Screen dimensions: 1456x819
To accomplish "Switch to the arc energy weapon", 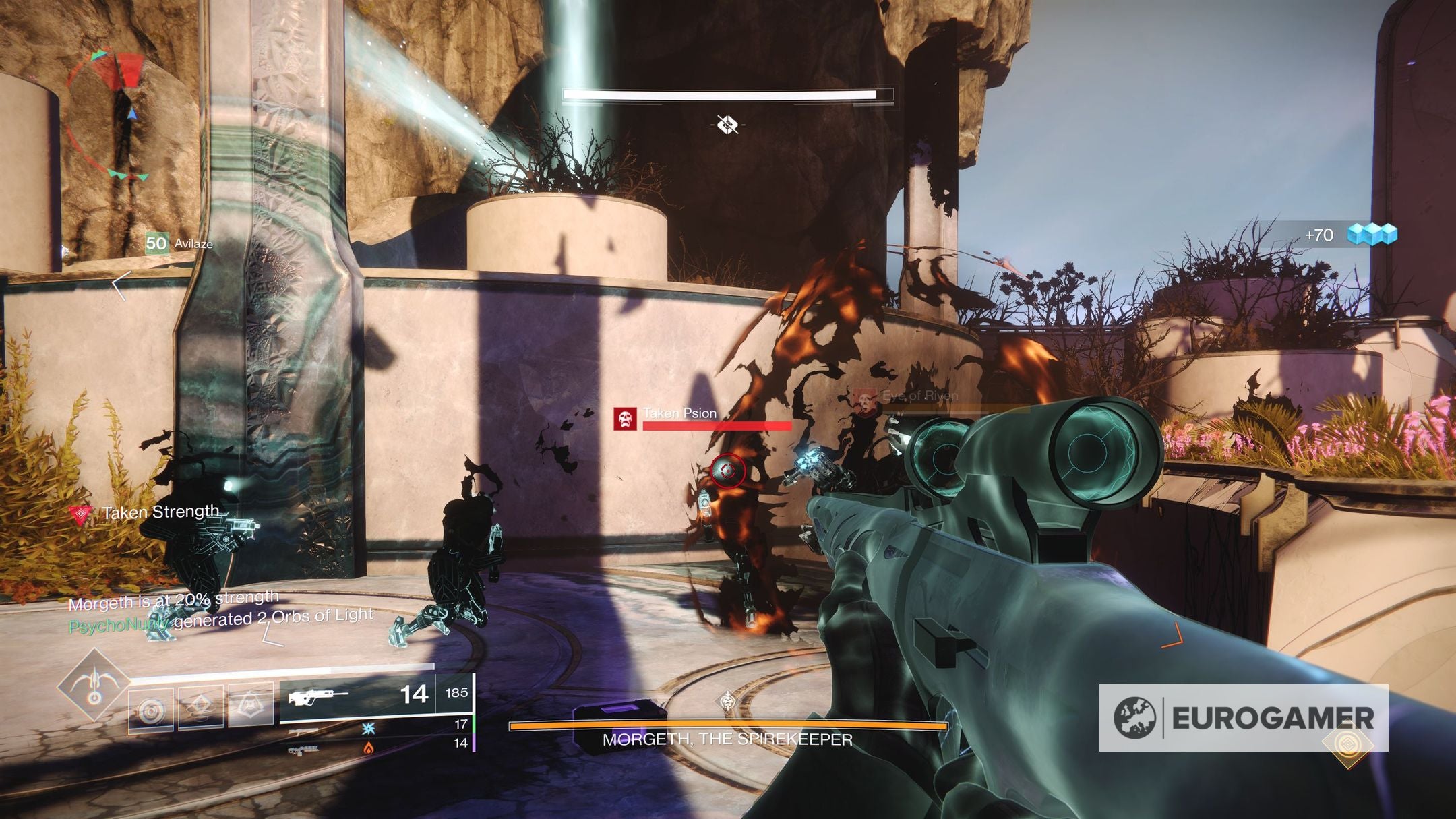I will coord(368,728).
